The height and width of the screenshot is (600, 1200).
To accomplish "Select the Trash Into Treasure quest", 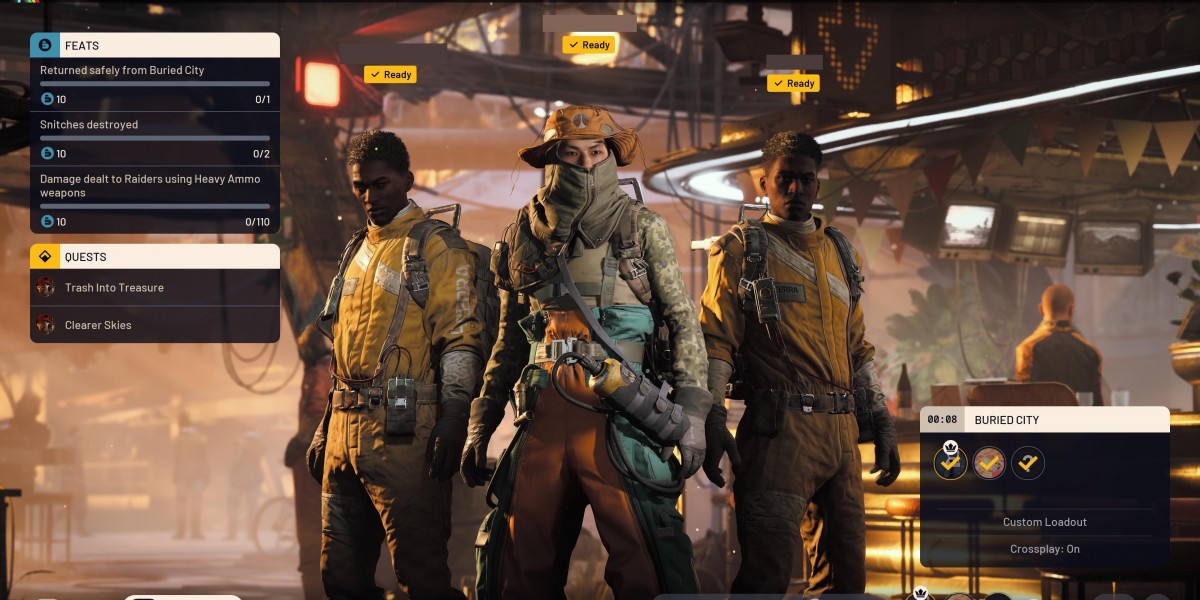I will tap(155, 288).
